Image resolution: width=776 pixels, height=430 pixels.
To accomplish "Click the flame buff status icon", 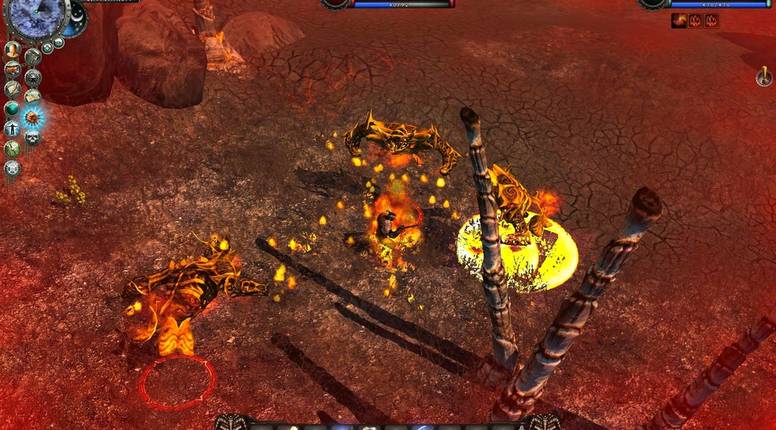I will 679,20.
